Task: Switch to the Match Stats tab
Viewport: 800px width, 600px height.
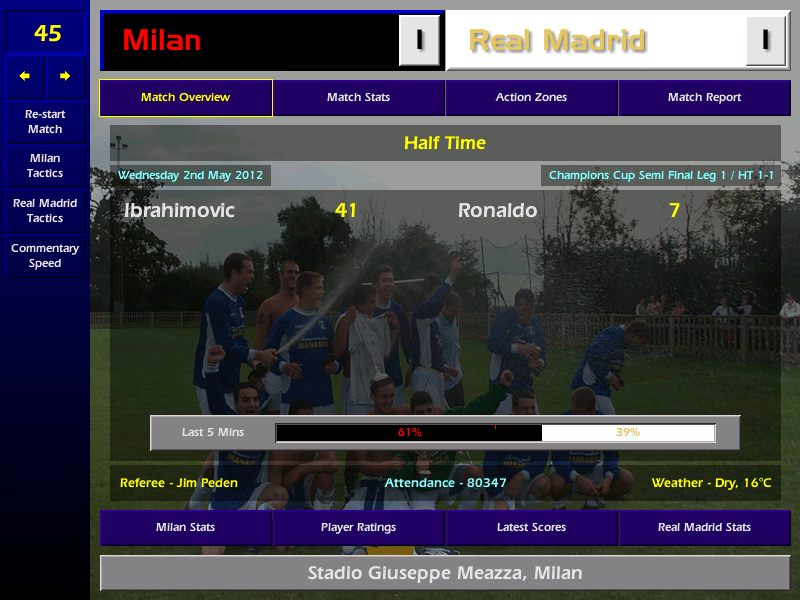Action: click(358, 98)
